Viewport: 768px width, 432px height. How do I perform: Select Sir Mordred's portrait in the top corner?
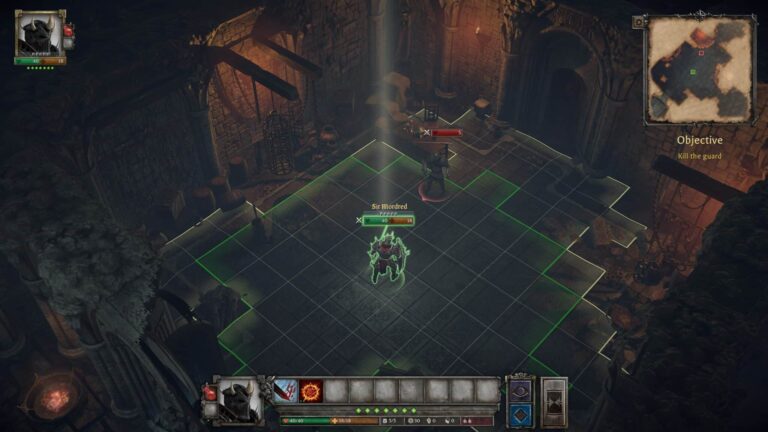[x=39, y=34]
